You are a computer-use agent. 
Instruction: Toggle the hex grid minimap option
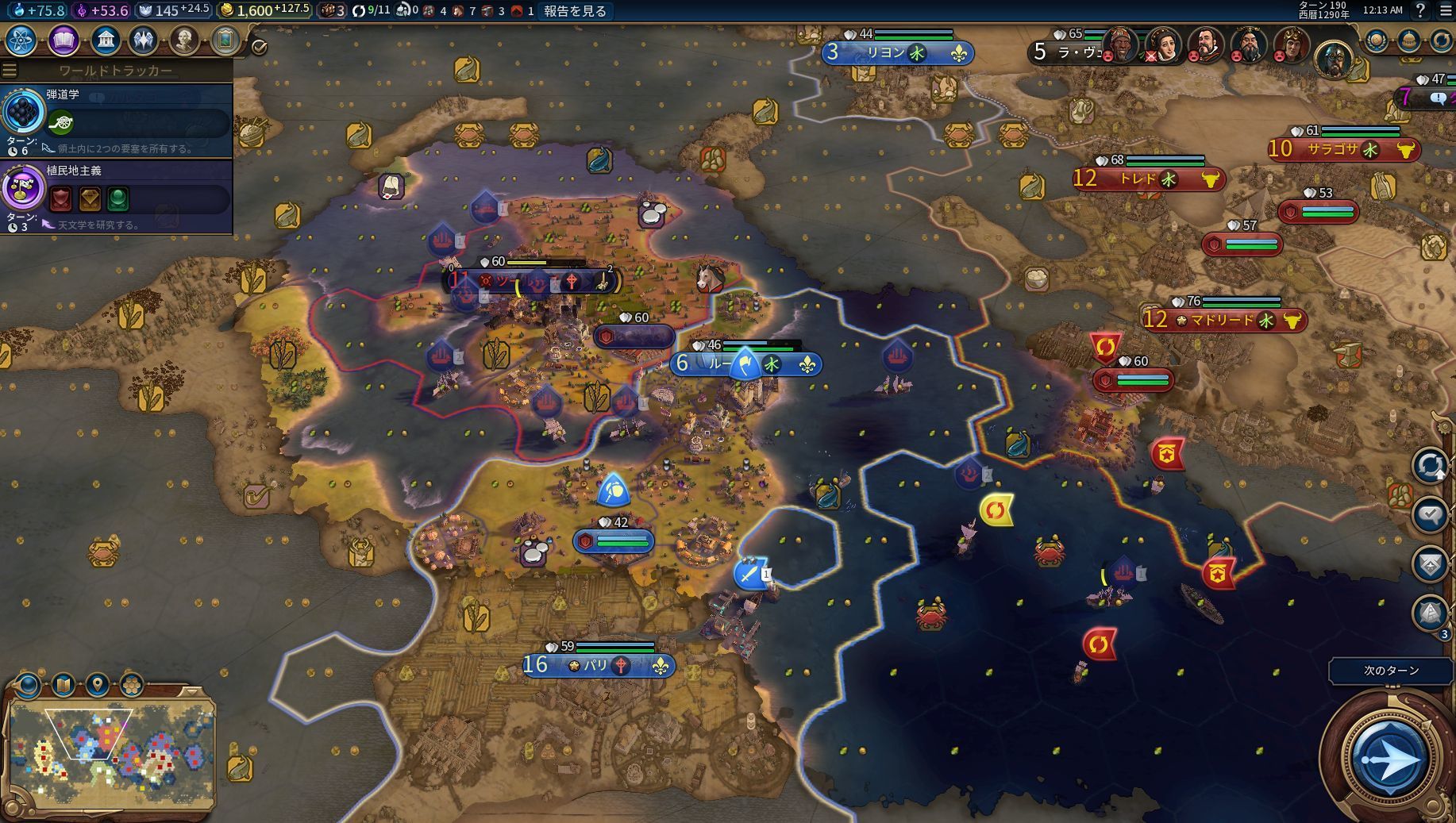click(x=131, y=683)
